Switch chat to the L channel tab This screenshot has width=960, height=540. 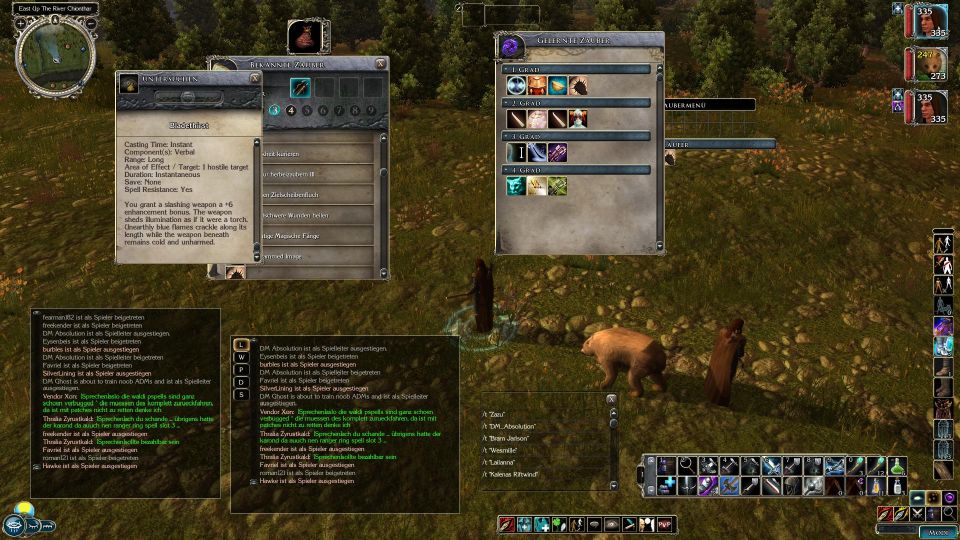(x=240, y=345)
